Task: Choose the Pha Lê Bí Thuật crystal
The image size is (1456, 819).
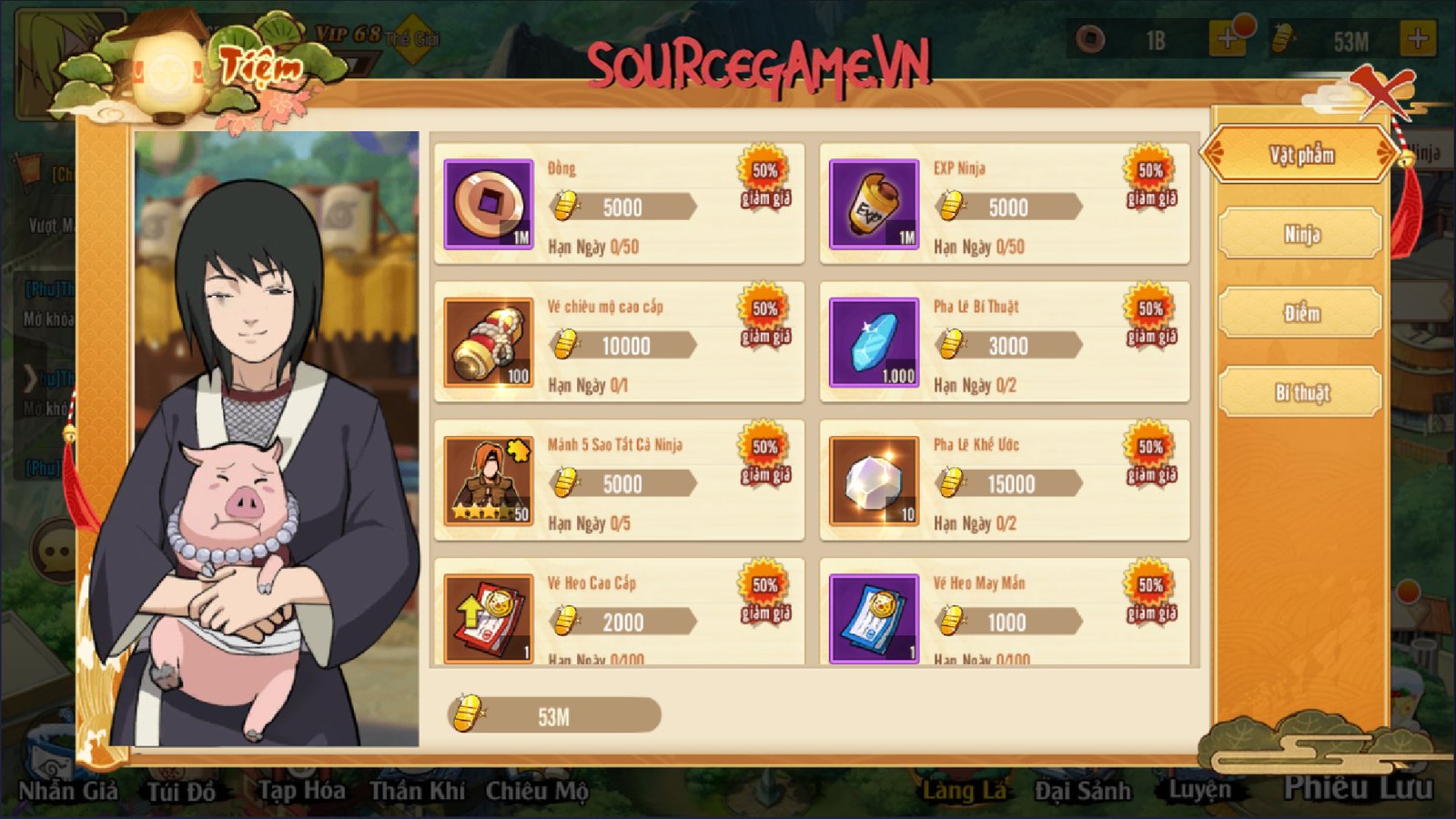Action: [1005, 342]
